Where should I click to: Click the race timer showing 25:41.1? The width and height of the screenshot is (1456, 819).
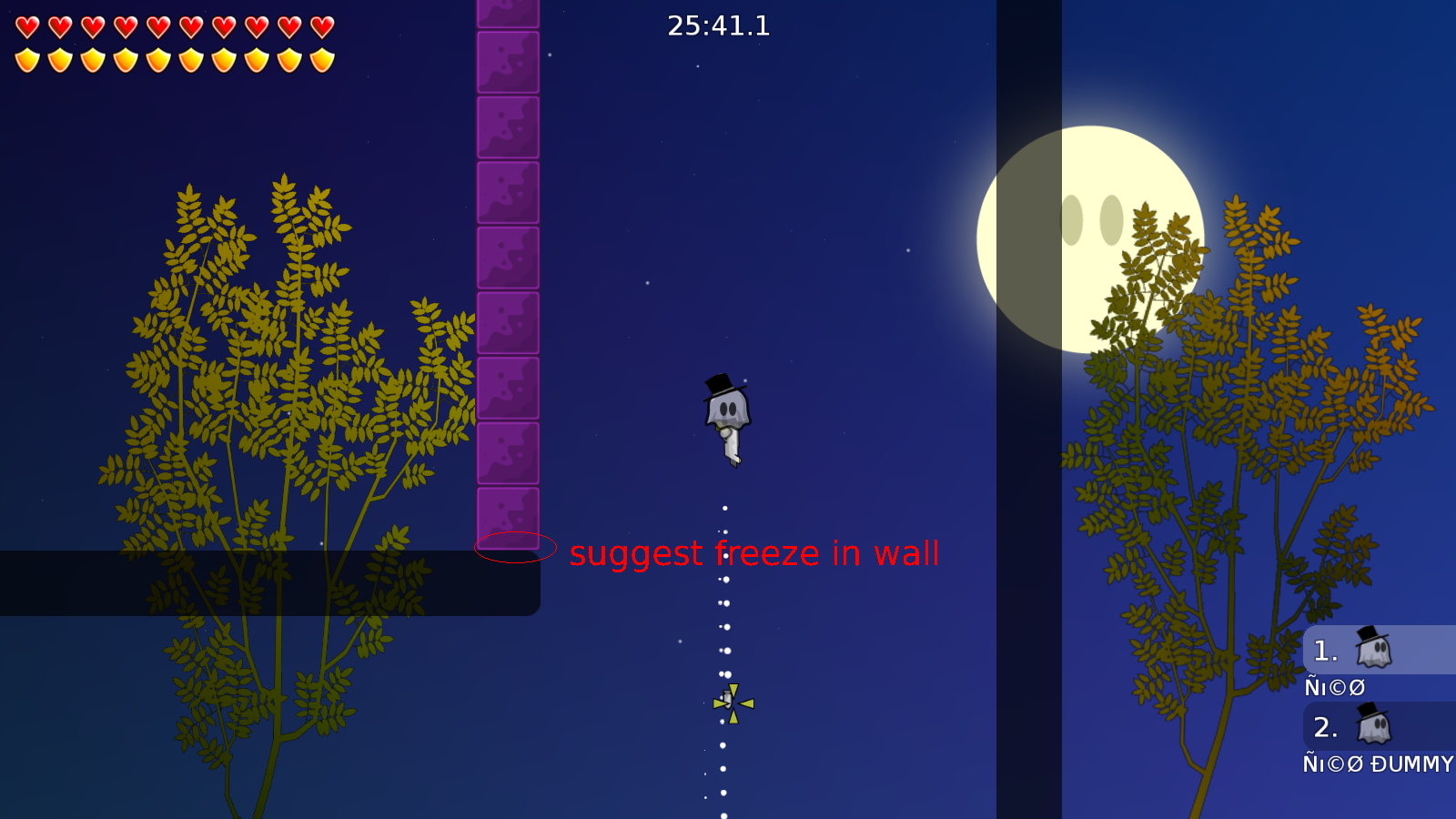[x=718, y=26]
